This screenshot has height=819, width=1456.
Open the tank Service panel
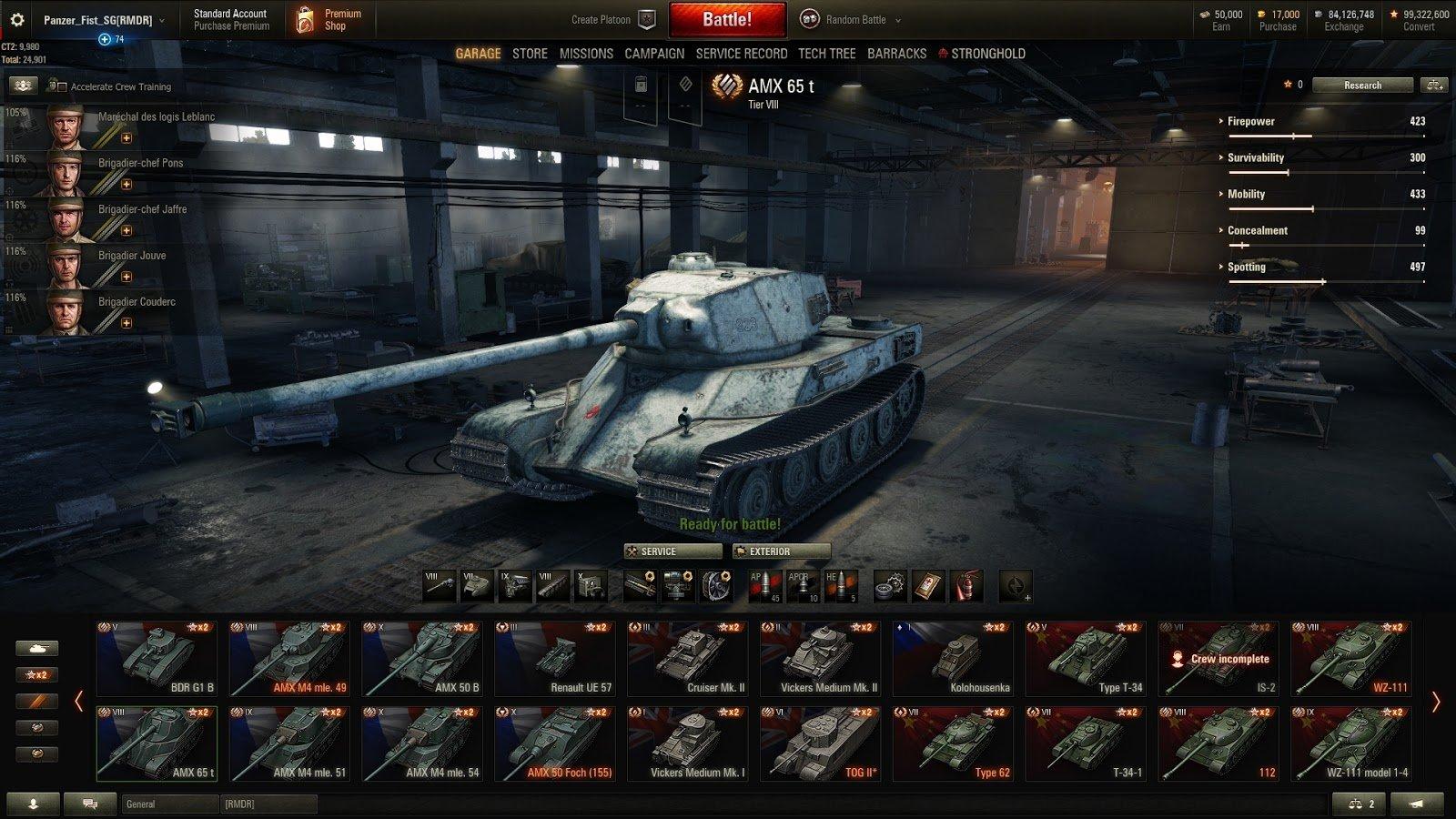pyautogui.click(x=672, y=551)
